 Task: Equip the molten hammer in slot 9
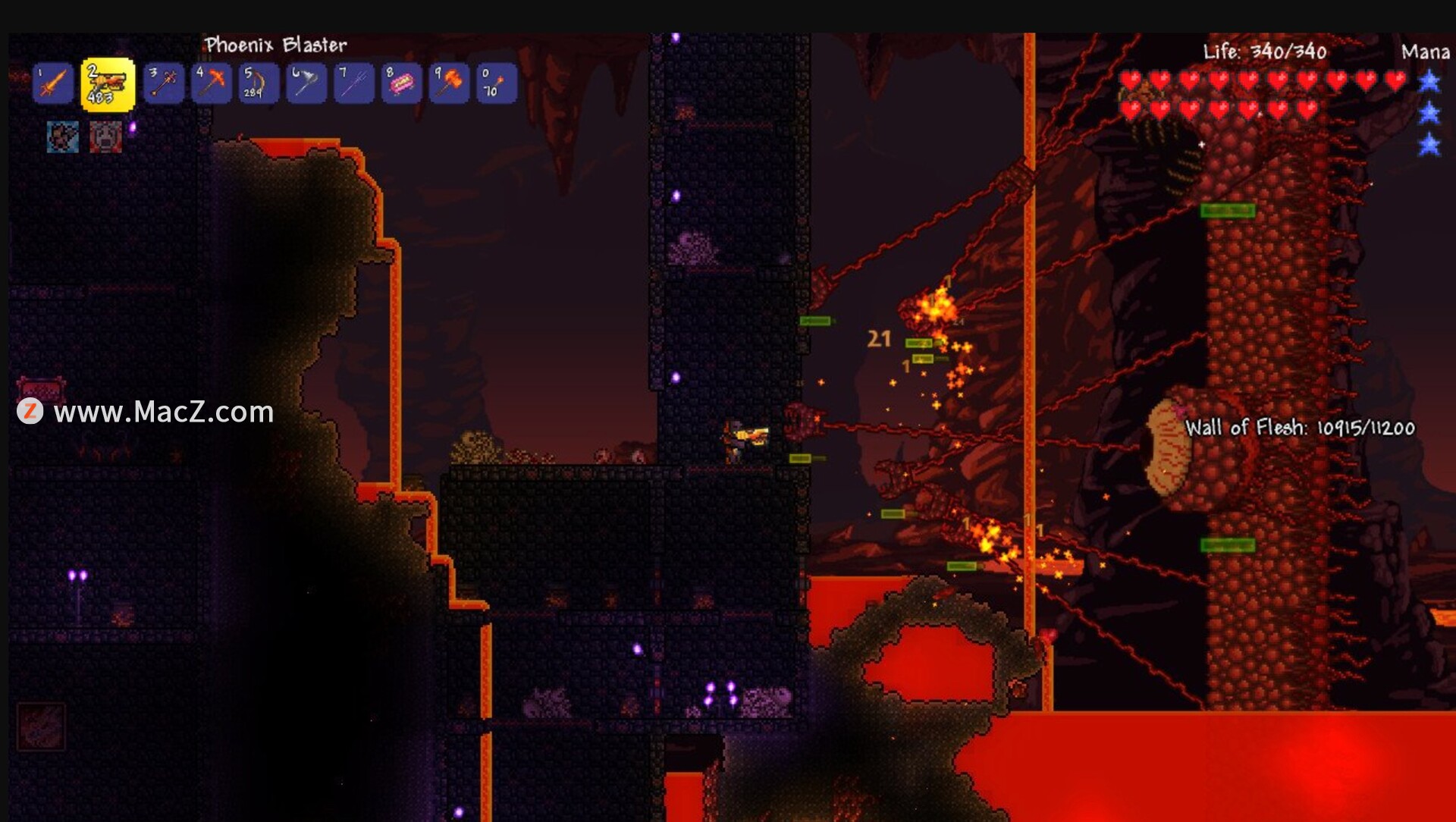point(448,83)
